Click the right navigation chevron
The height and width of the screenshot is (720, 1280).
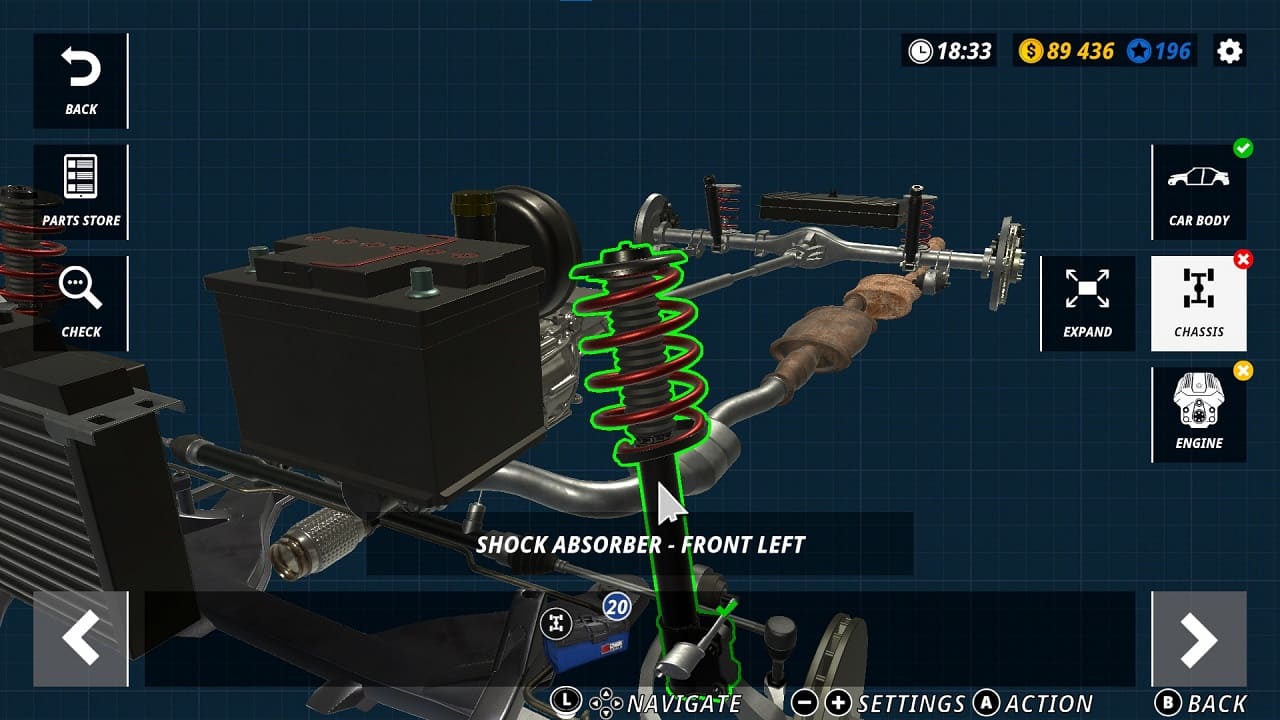click(x=1199, y=640)
